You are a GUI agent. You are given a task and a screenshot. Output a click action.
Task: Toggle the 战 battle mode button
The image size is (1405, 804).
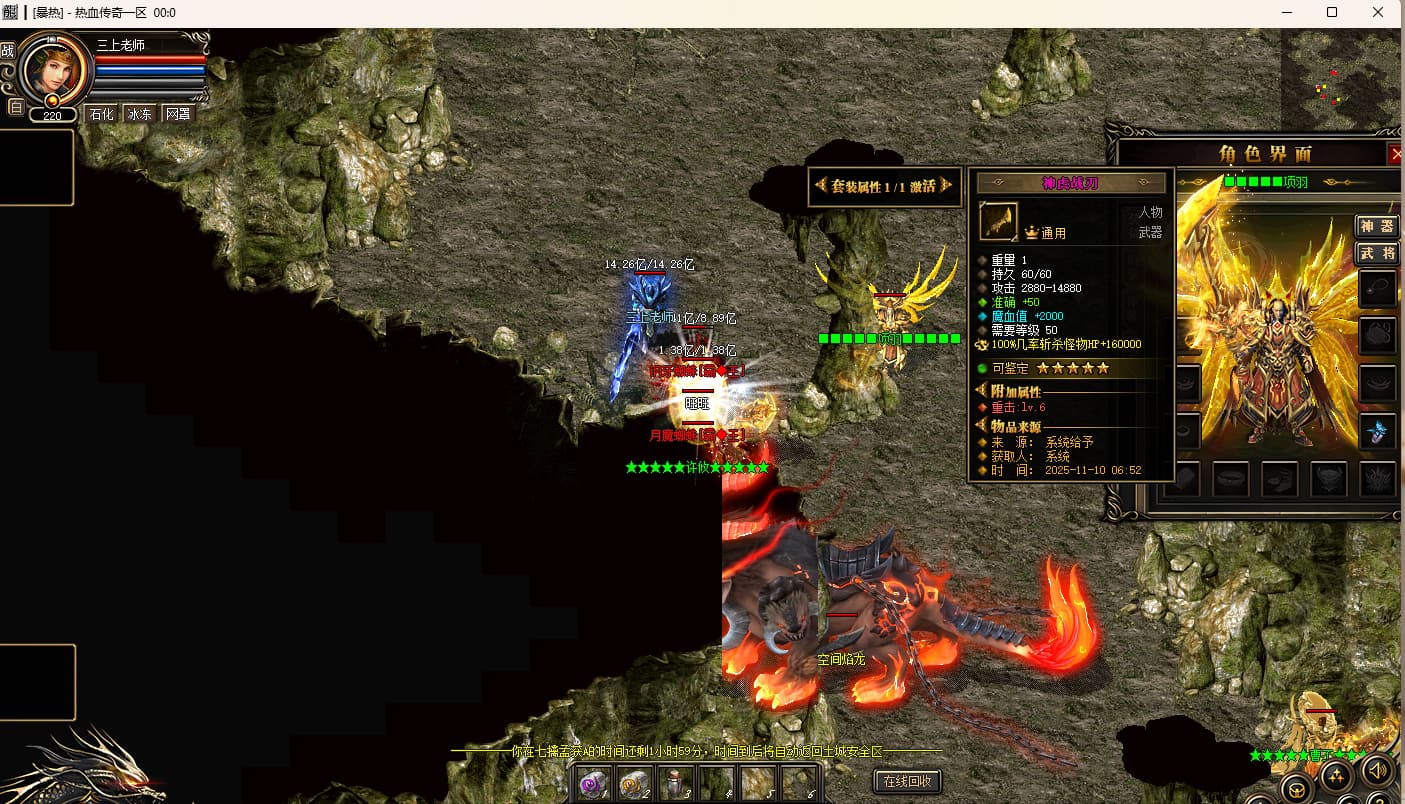pos(8,51)
